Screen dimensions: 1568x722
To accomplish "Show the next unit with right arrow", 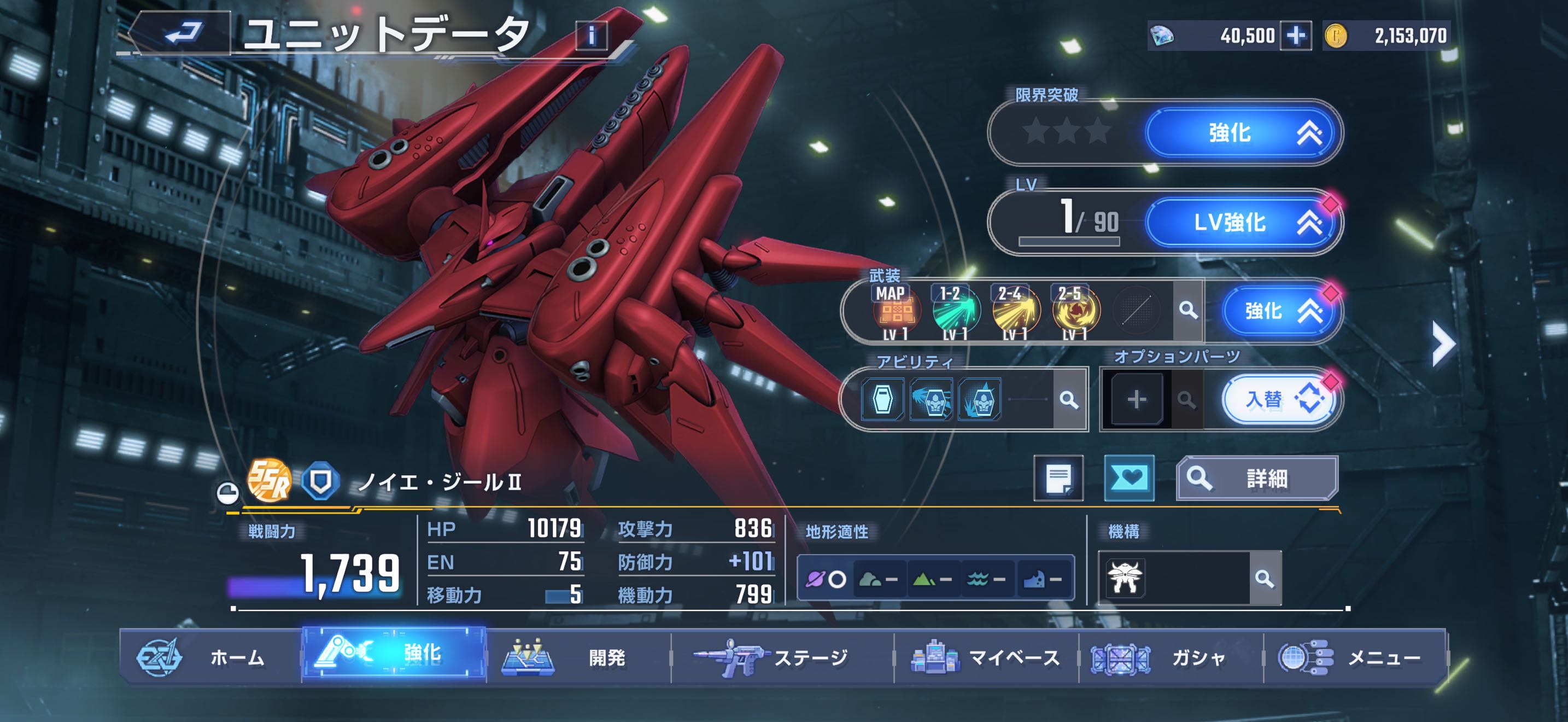I will [x=1443, y=345].
